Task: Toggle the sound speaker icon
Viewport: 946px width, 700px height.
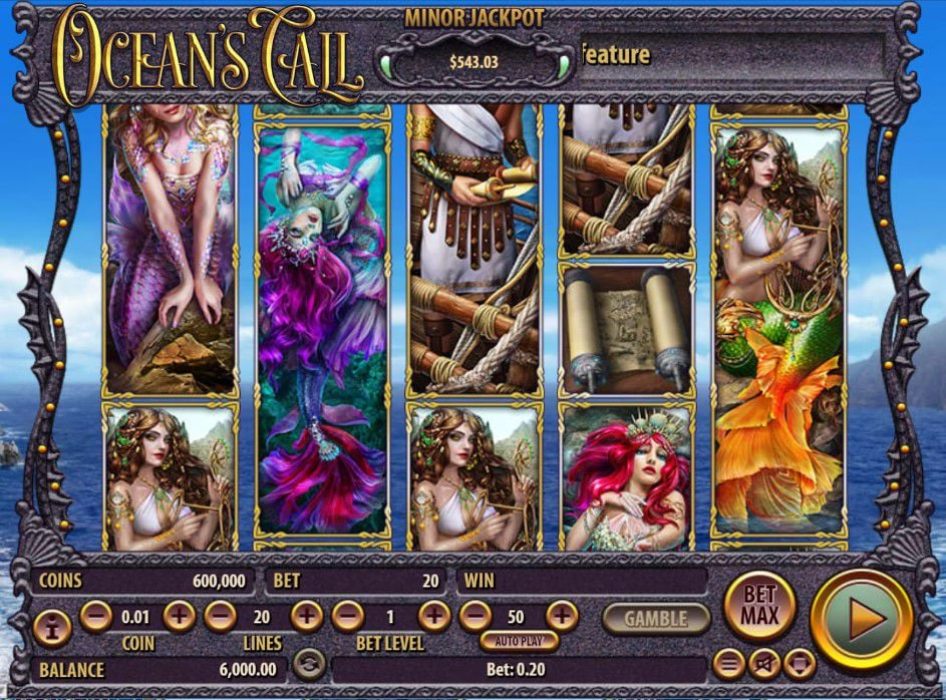Action: point(765,663)
